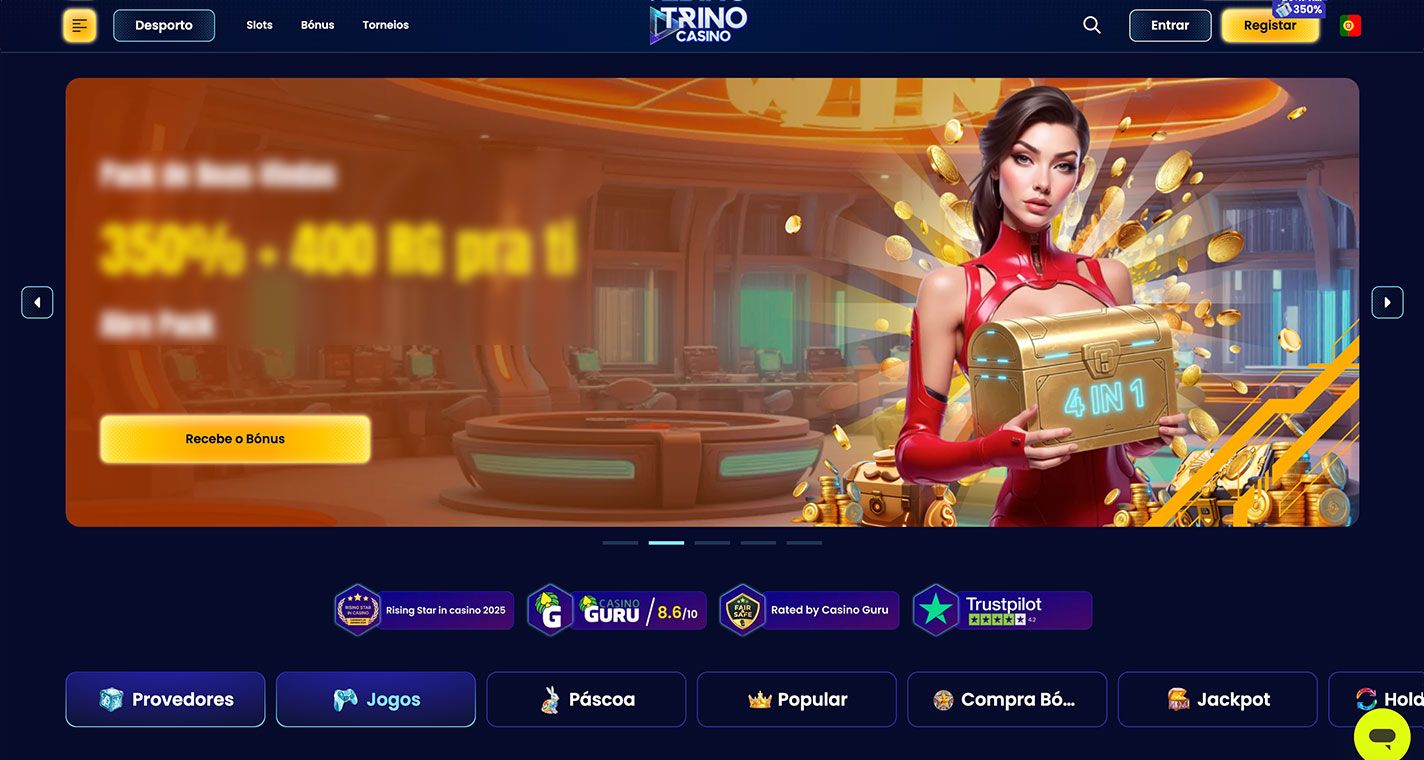The height and width of the screenshot is (760, 1424).
Task: View the Torneios page
Action: [x=385, y=25]
